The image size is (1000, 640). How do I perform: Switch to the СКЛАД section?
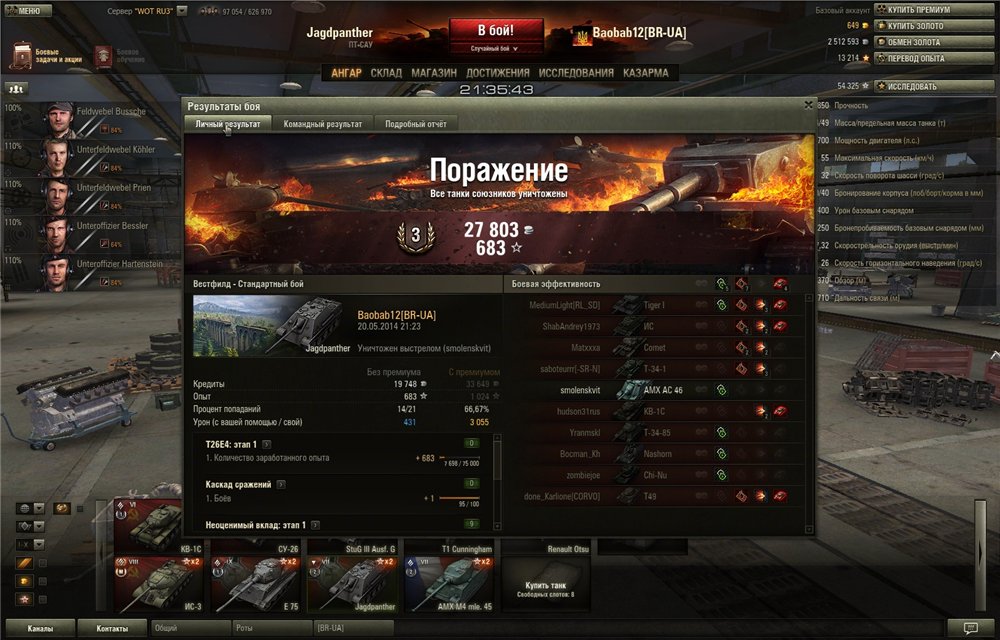click(386, 73)
